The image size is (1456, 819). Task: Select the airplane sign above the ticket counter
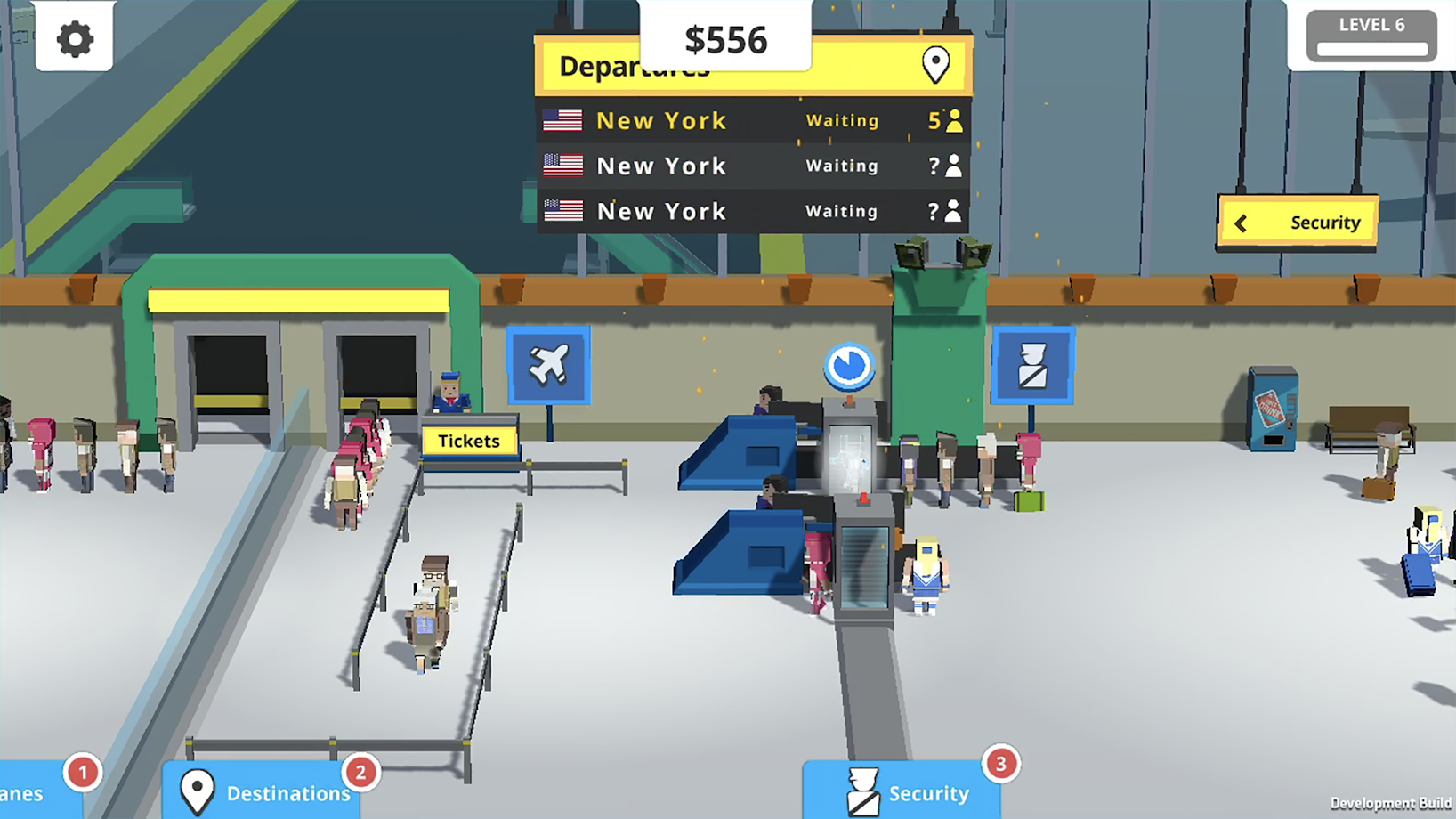(549, 365)
